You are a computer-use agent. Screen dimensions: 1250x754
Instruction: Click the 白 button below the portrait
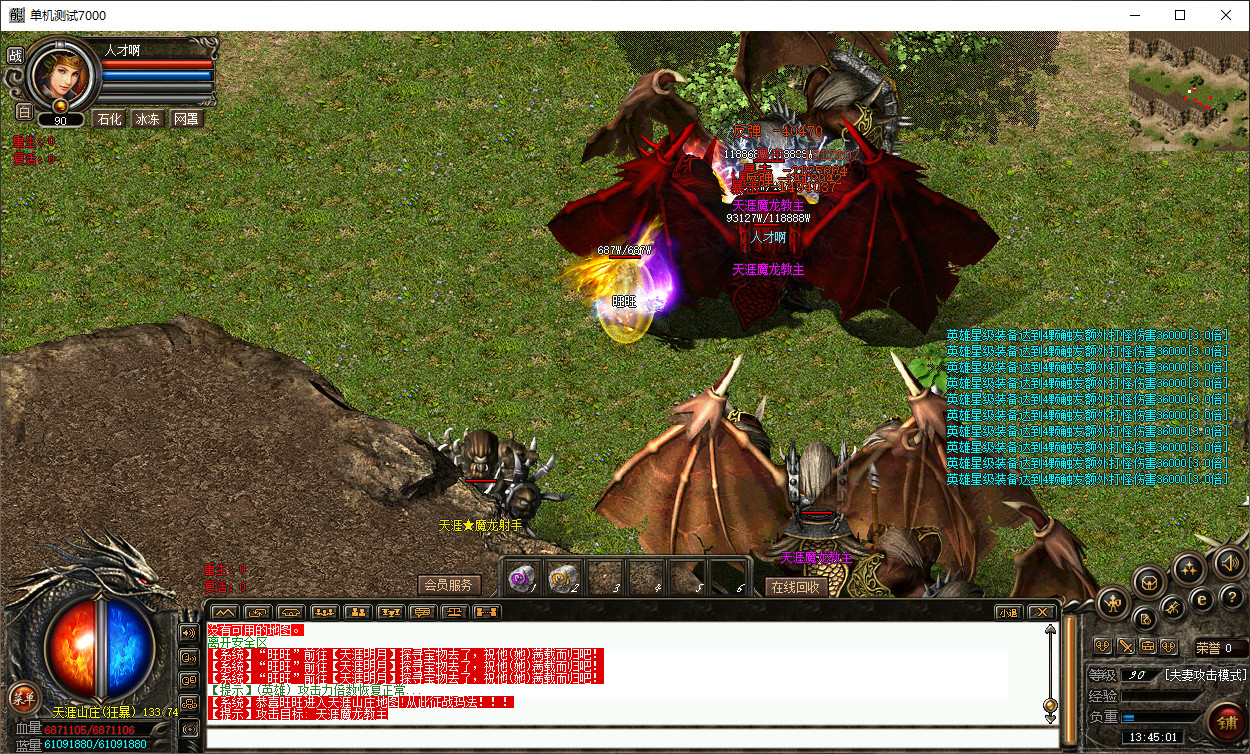tap(24, 111)
